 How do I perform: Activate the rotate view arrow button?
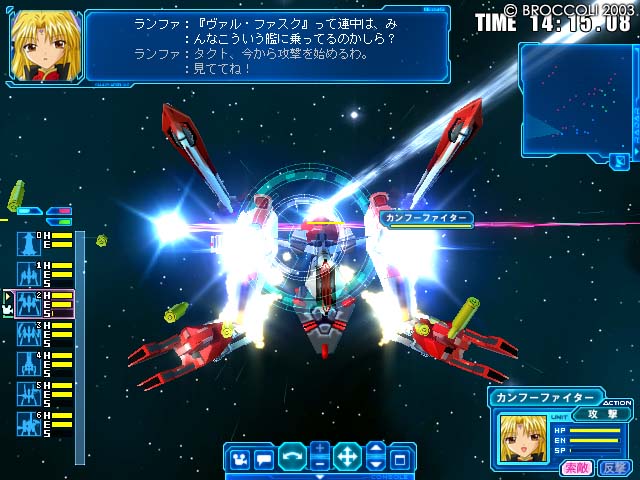pos(292,460)
